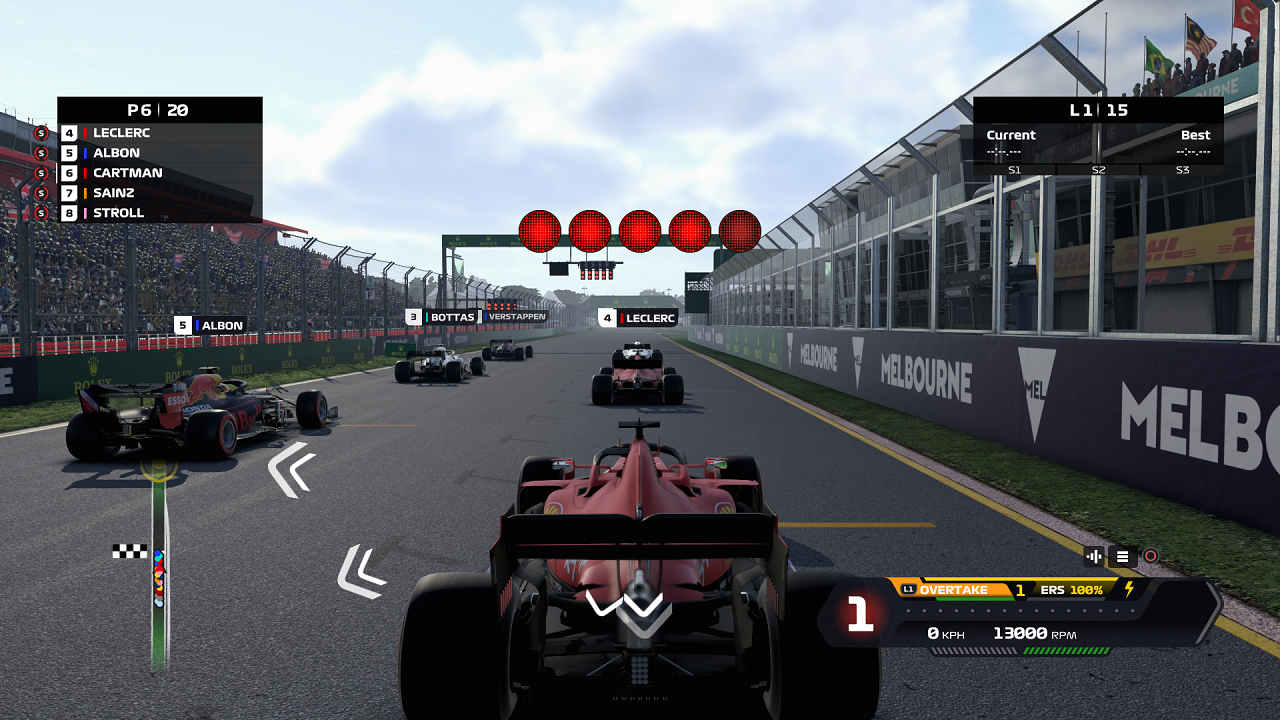1280x720 pixels.
Task: Click the ALBON name tag on track
Action: (210, 325)
